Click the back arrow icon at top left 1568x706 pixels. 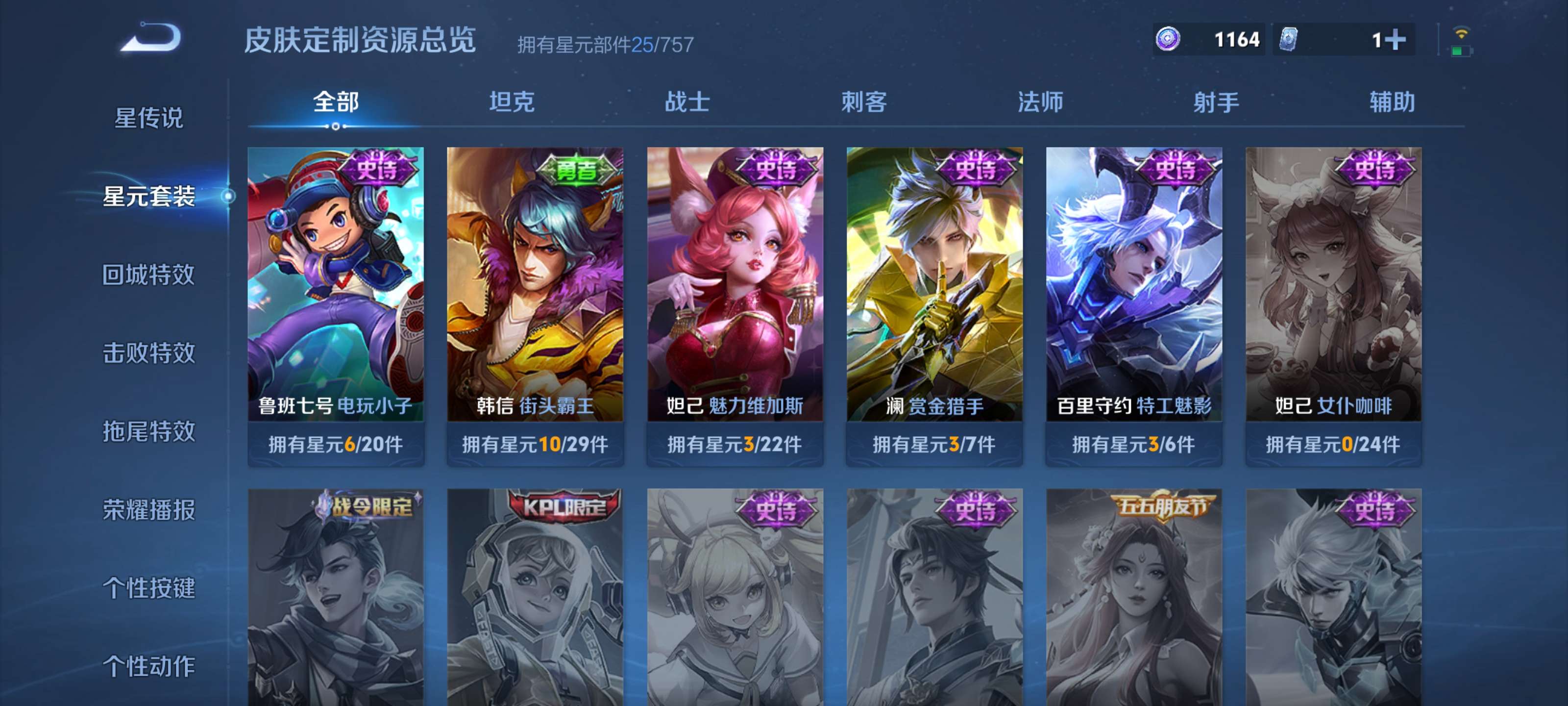[x=149, y=38]
